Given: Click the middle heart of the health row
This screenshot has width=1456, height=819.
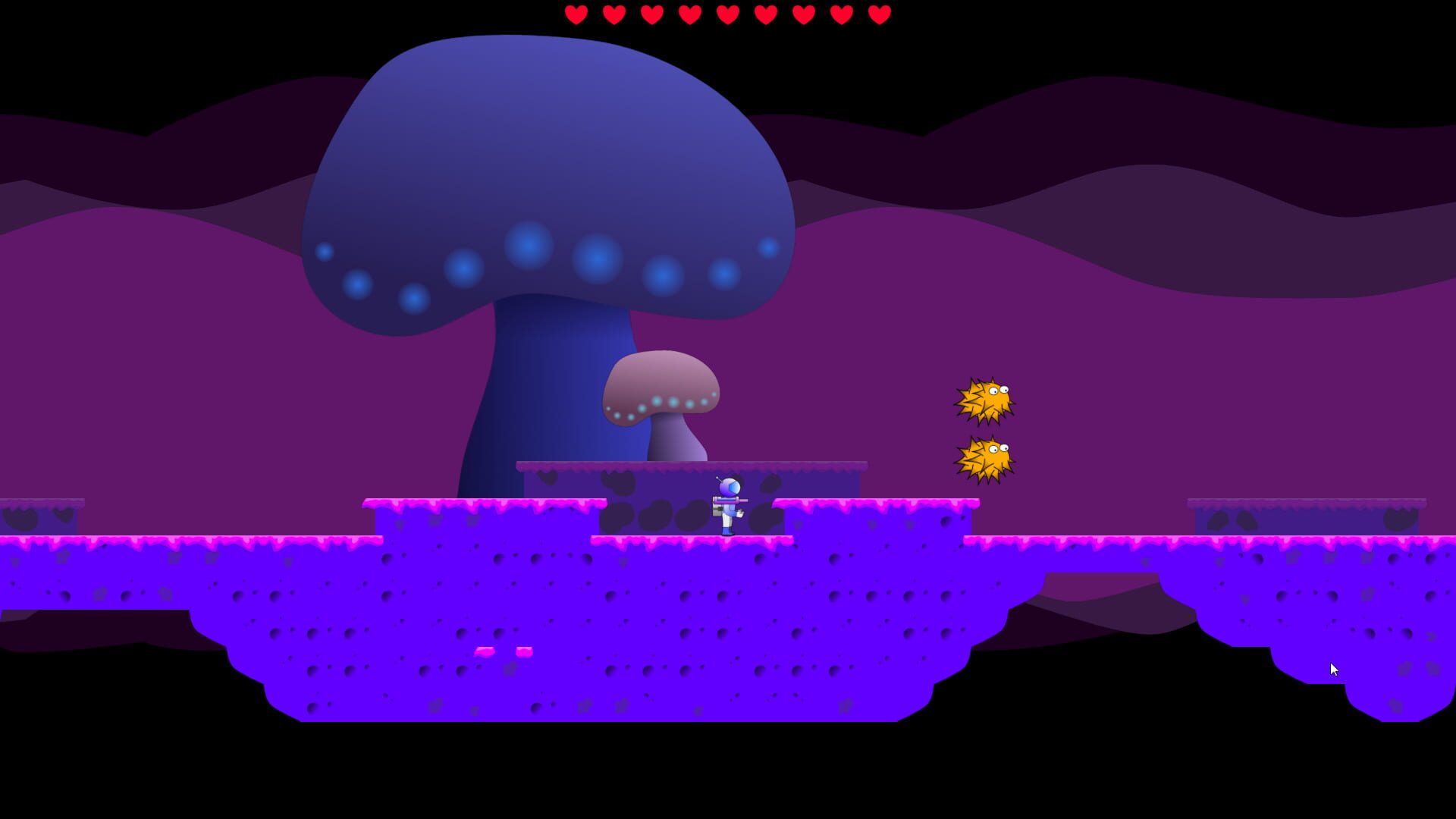Looking at the screenshot, I should pyautogui.click(x=726, y=13).
